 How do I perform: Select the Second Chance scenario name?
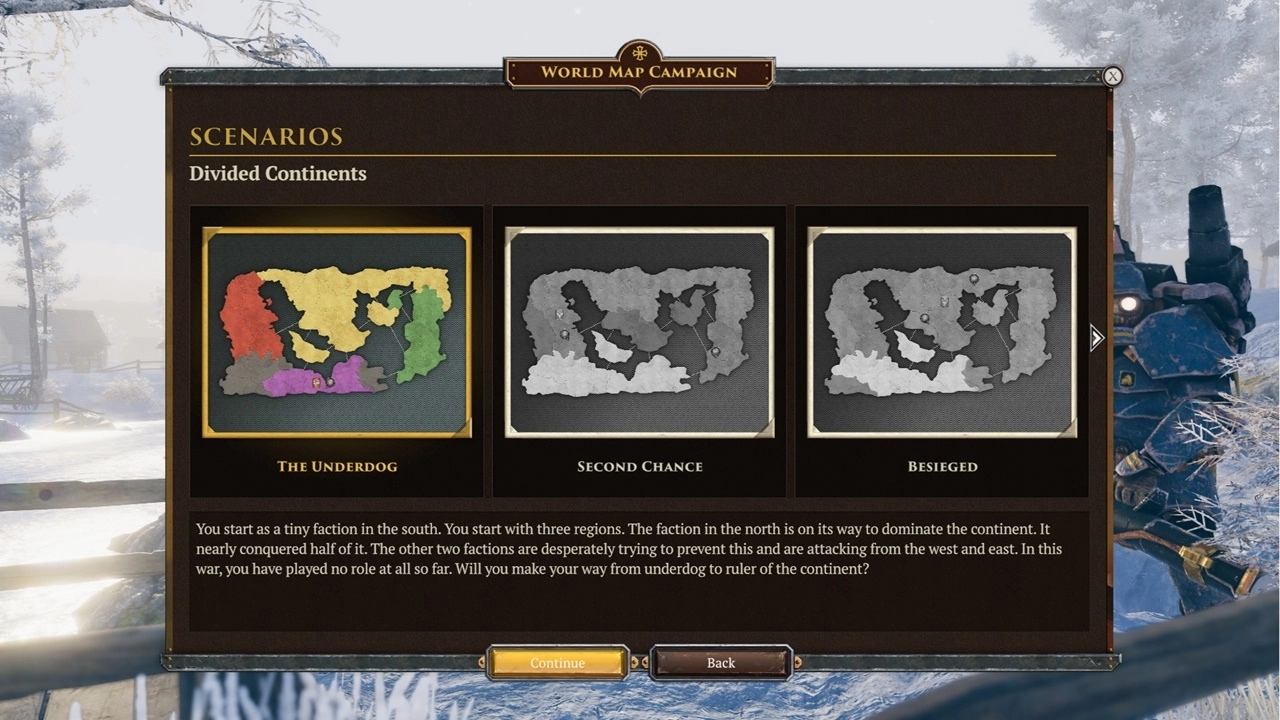(x=639, y=466)
